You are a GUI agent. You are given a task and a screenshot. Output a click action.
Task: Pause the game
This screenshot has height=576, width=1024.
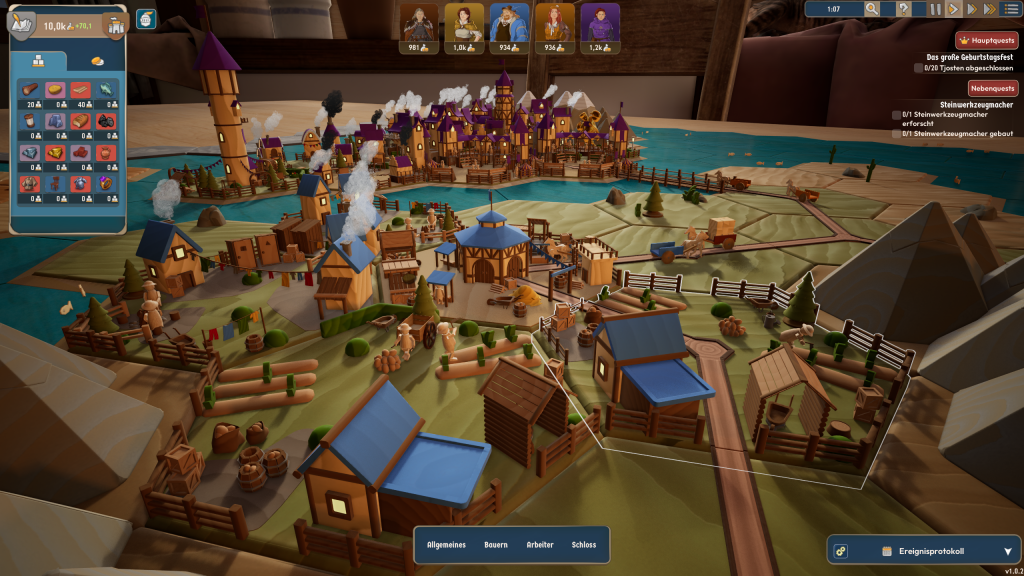click(935, 9)
